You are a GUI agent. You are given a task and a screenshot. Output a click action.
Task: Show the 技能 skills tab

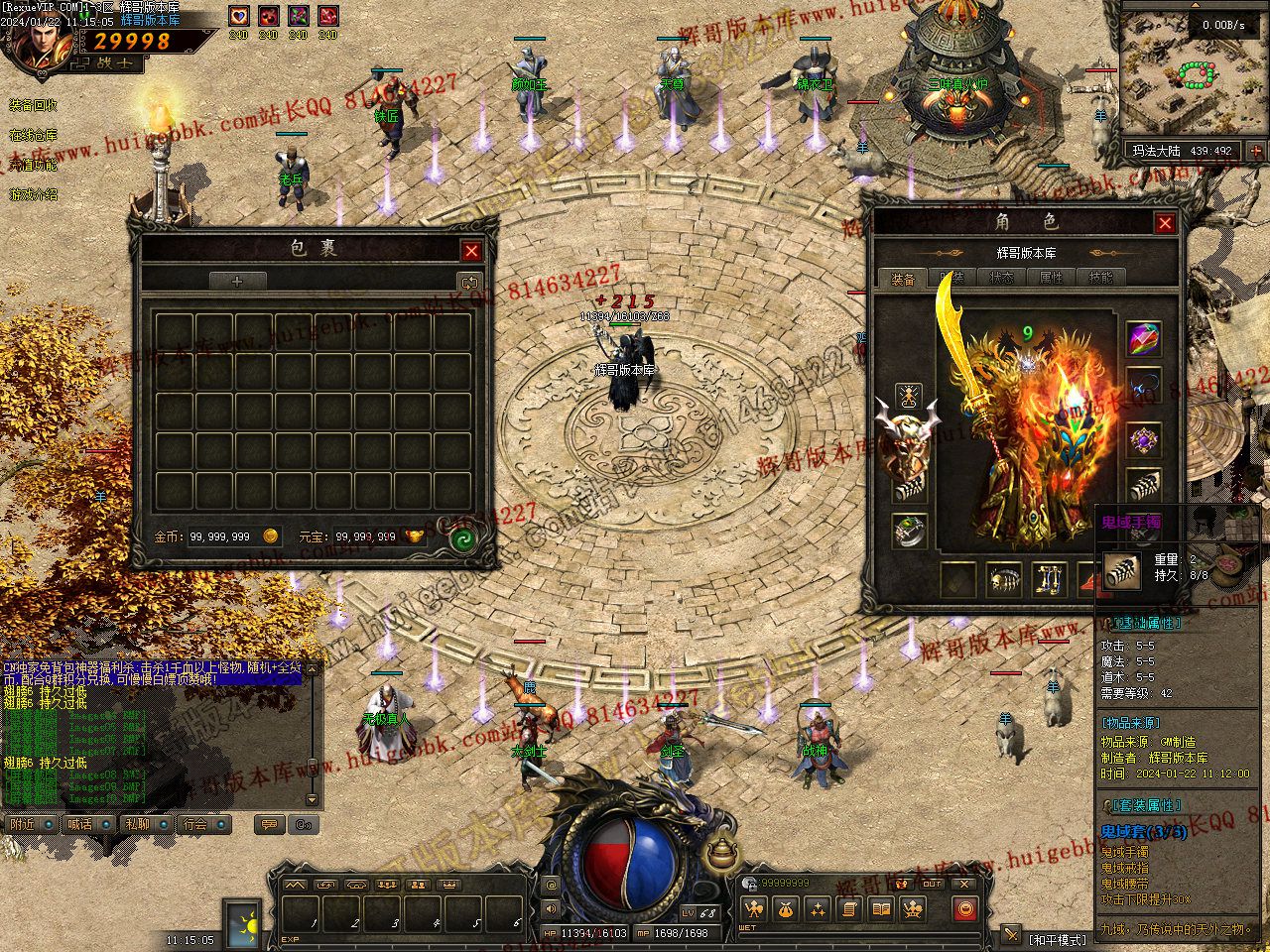[1100, 279]
